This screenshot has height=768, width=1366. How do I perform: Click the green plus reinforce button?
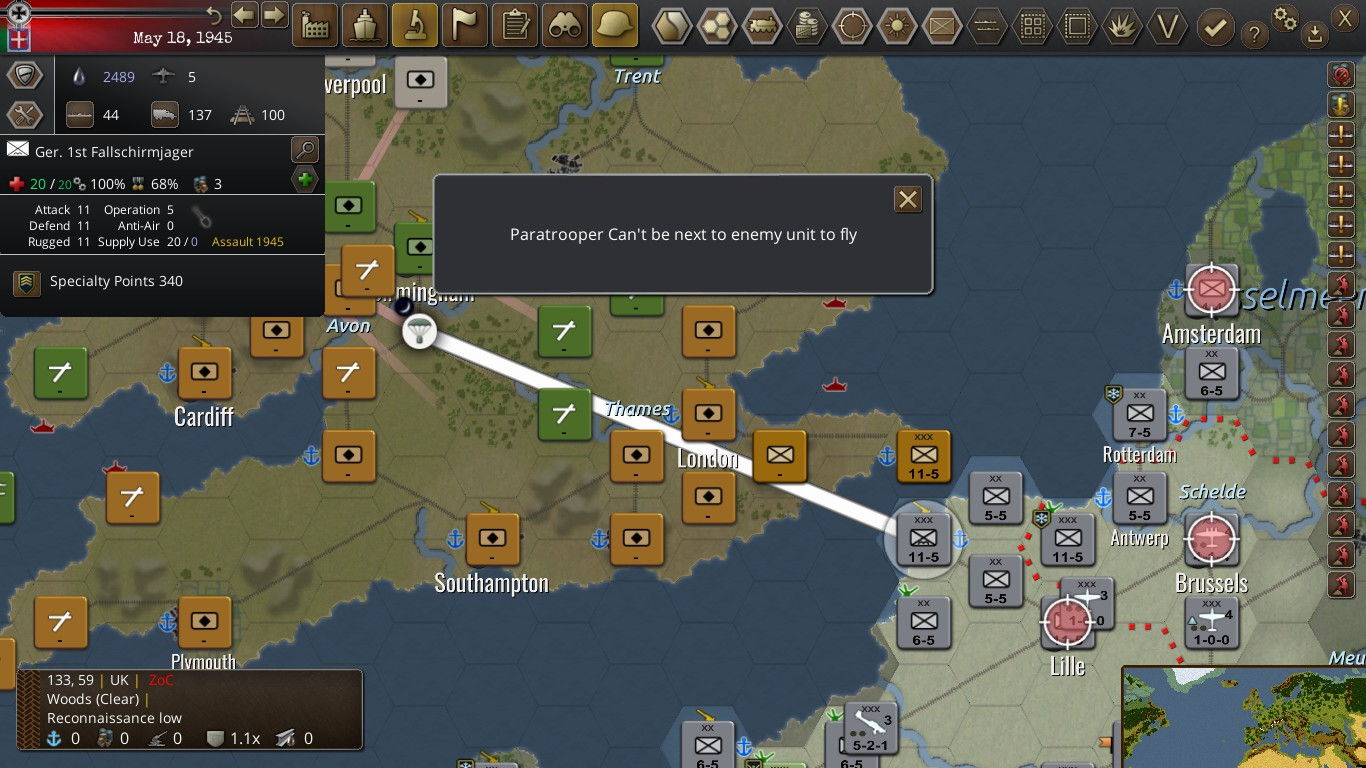pos(305,181)
